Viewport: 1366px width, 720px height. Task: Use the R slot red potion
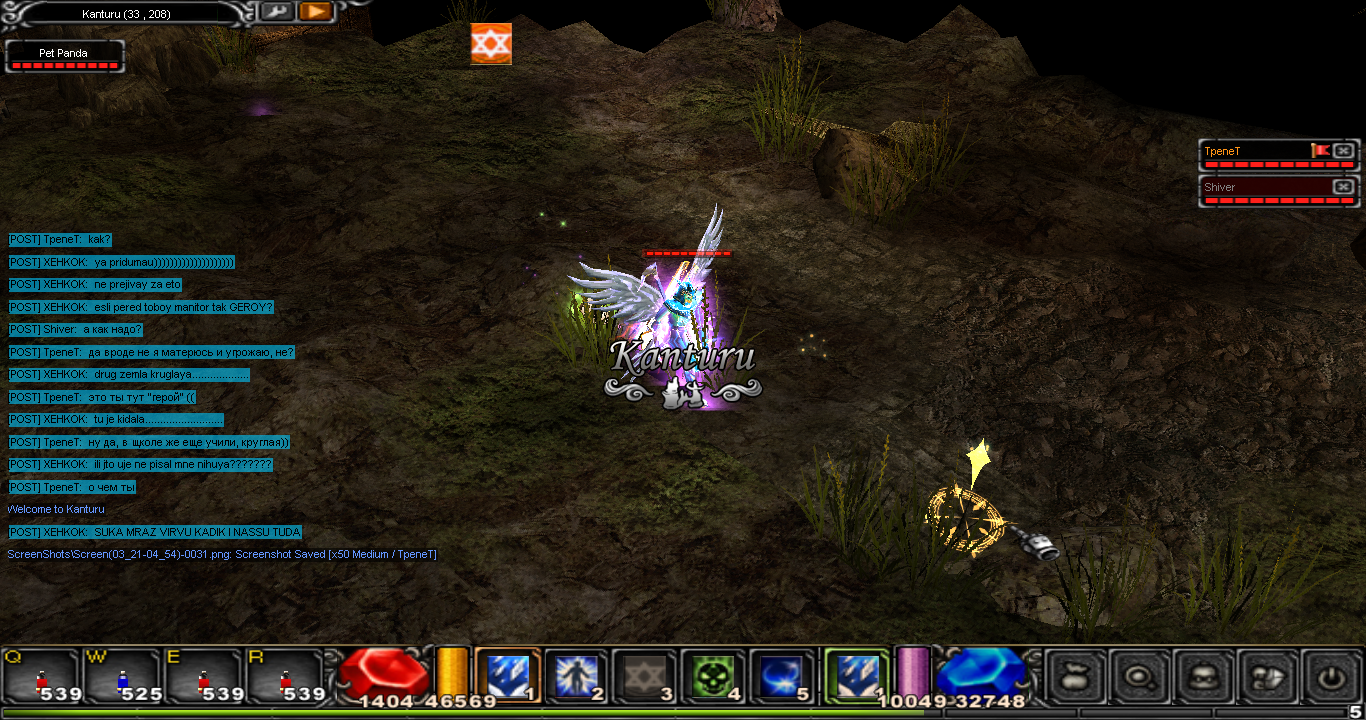[x=286, y=675]
